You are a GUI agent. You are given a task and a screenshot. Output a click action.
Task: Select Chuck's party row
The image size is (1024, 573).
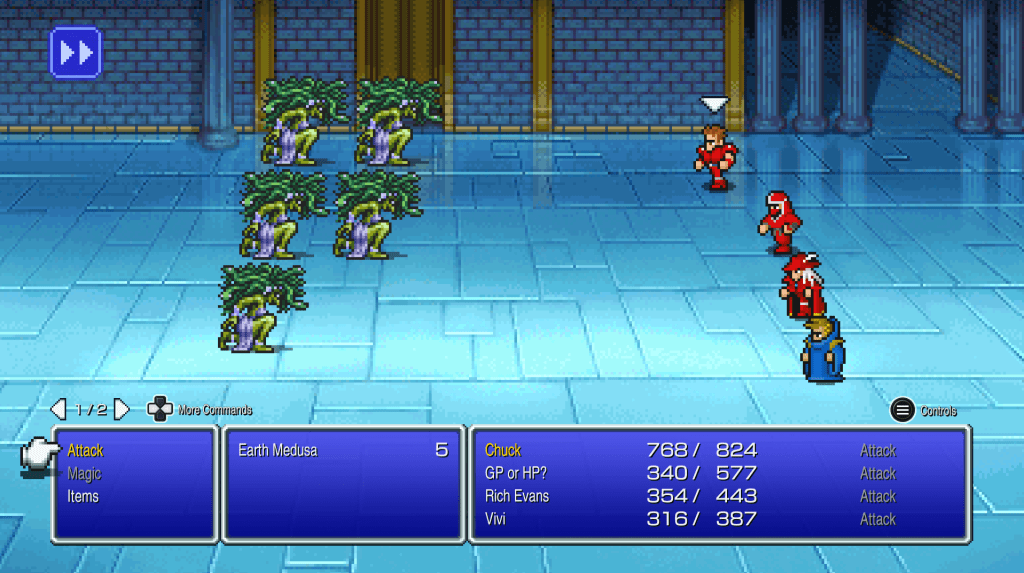[503, 451]
